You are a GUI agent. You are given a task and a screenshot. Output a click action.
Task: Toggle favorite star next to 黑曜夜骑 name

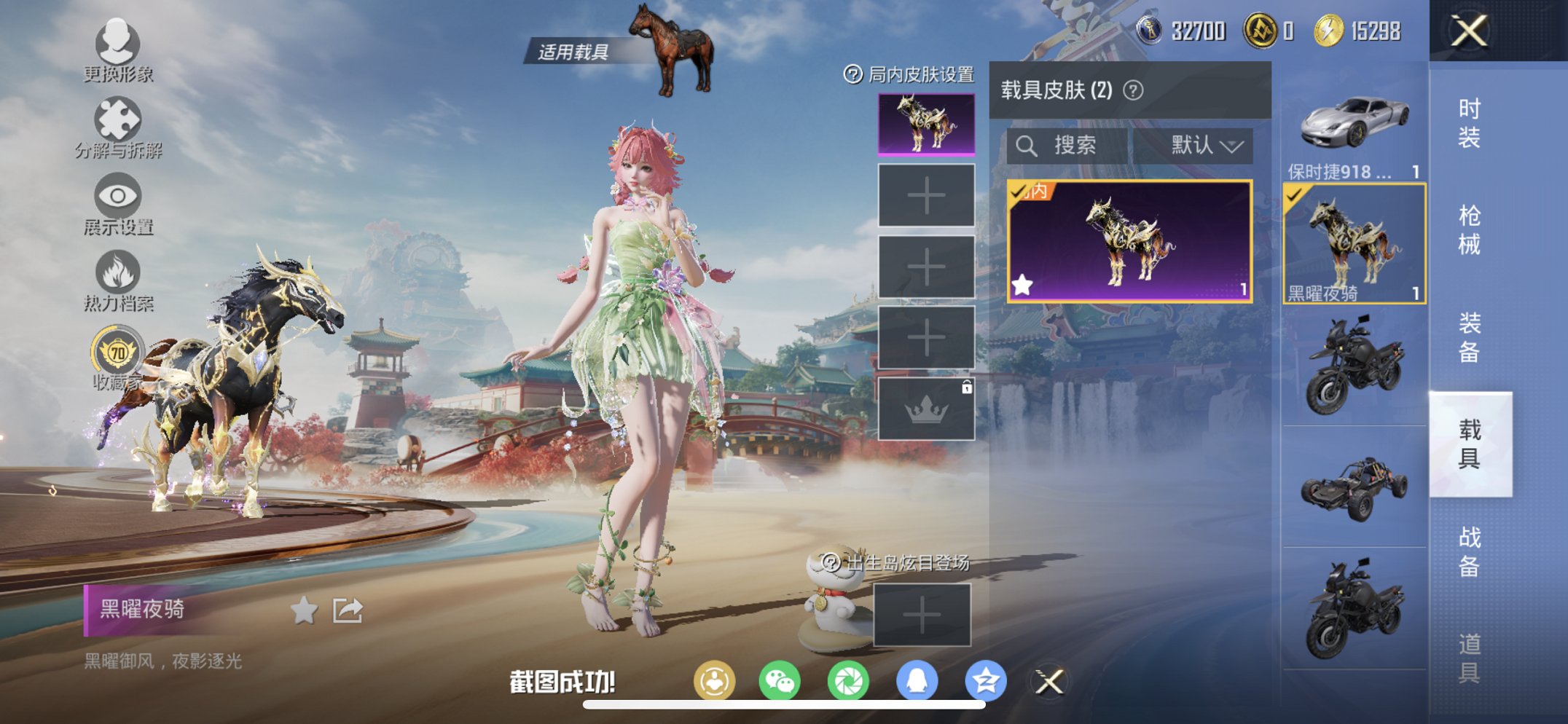pos(304,612)
